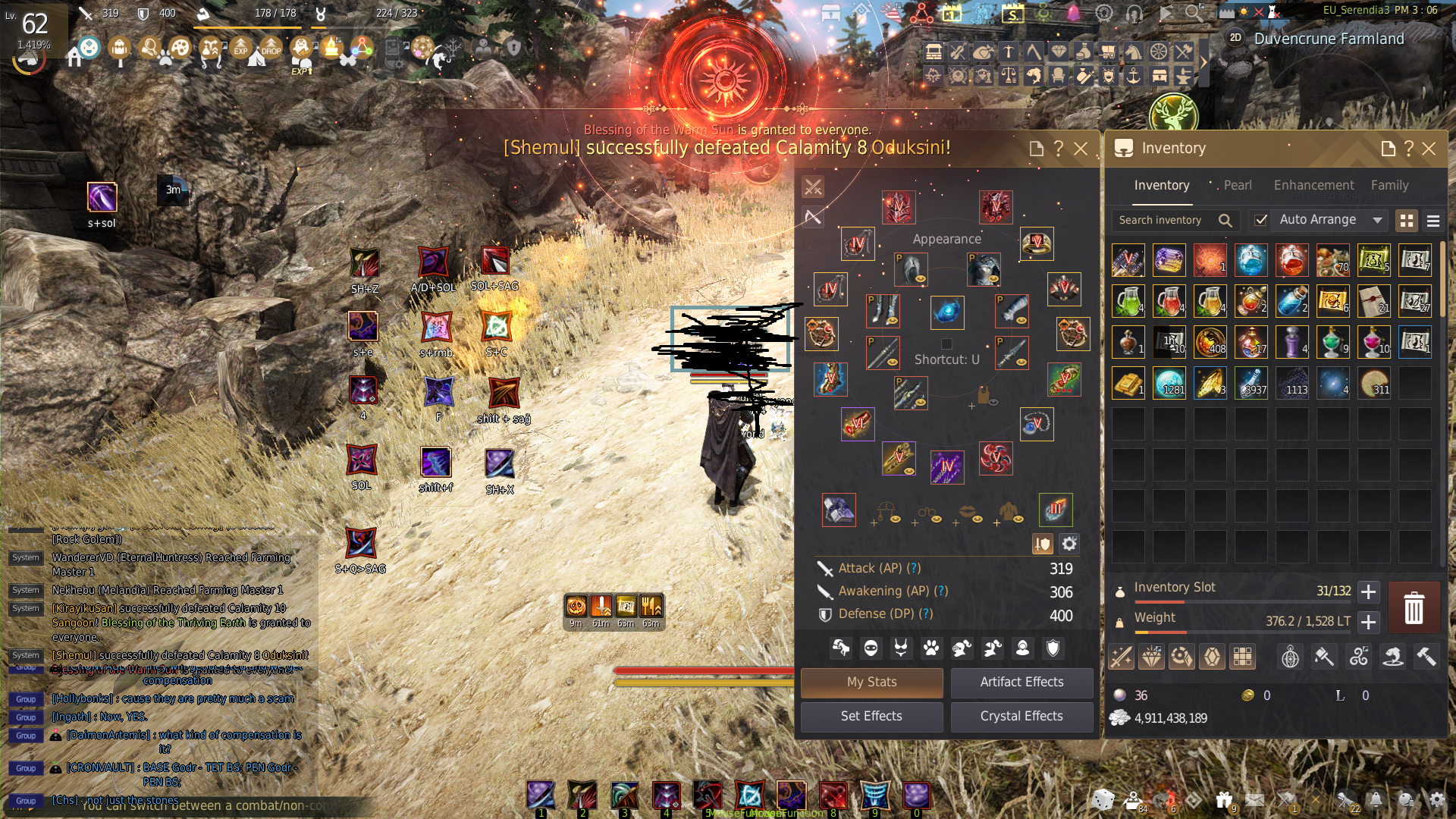
Task: Expand inventory slots with plus button
Action: (x=1368, y=591)
